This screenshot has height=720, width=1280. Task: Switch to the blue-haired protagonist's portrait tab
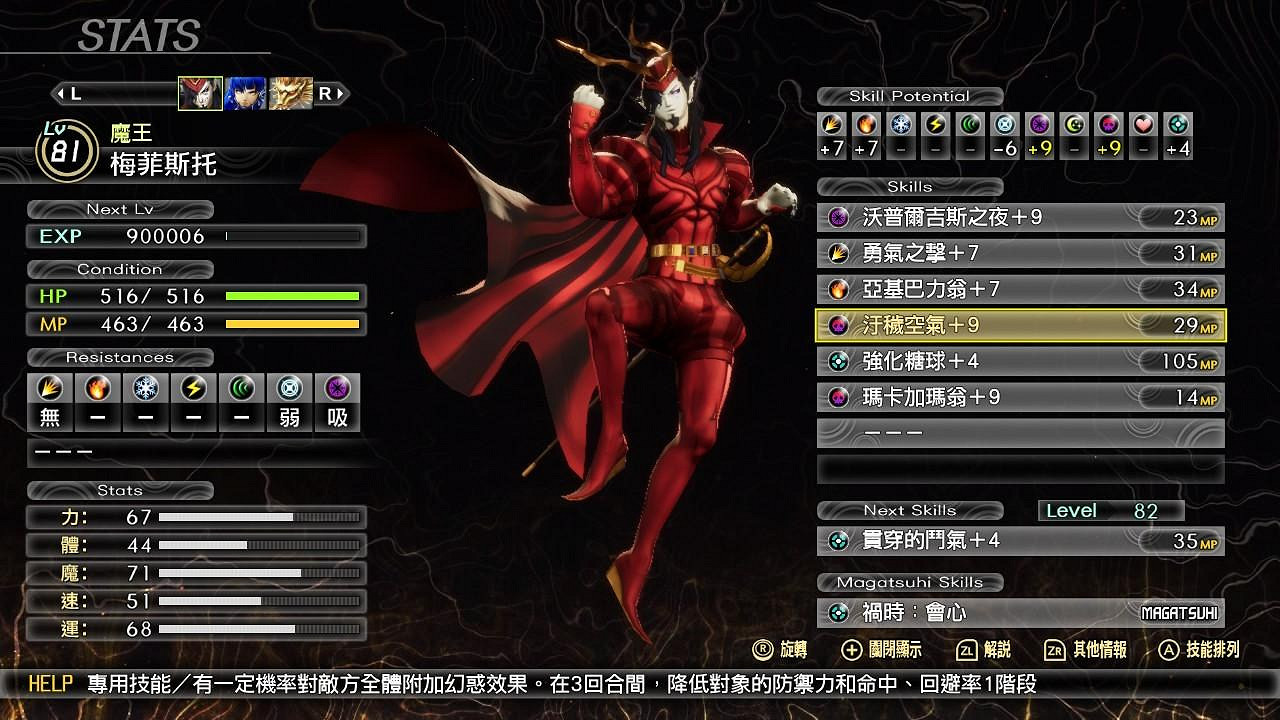(243, 95)
